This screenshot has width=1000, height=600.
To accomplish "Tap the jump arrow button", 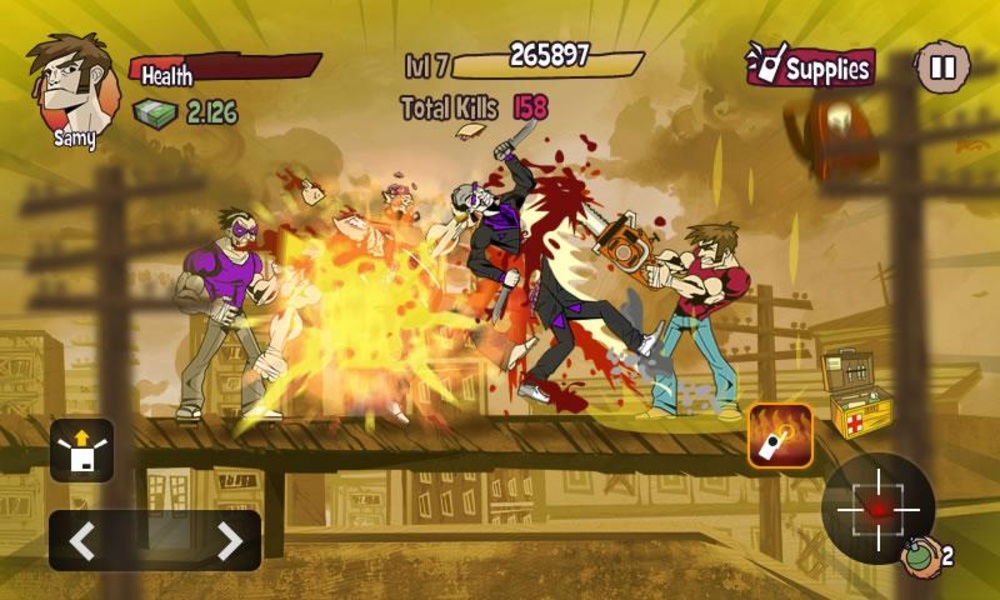I will tap(82, 450).
